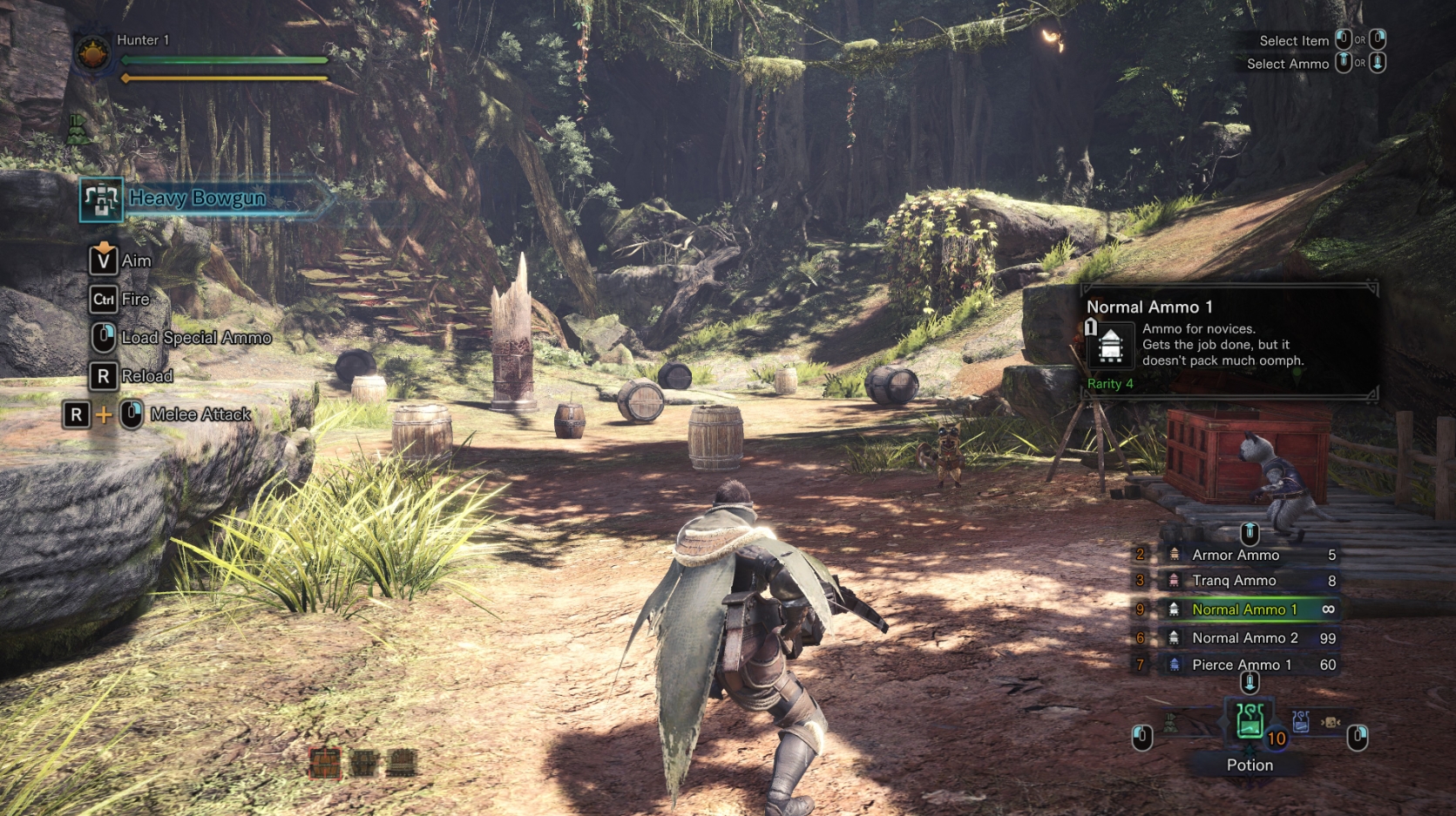Viewport: 1456px width, 816px height.
Task: Select the Select Ammo label top right
Action: point(1287,64)
